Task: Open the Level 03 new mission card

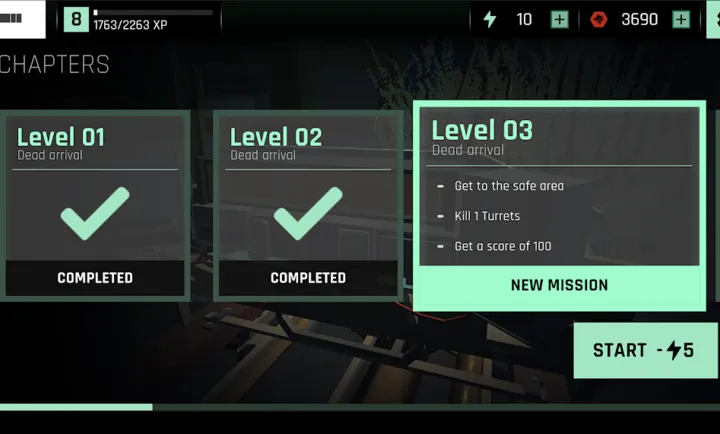Action: click(x=559, y=205)
